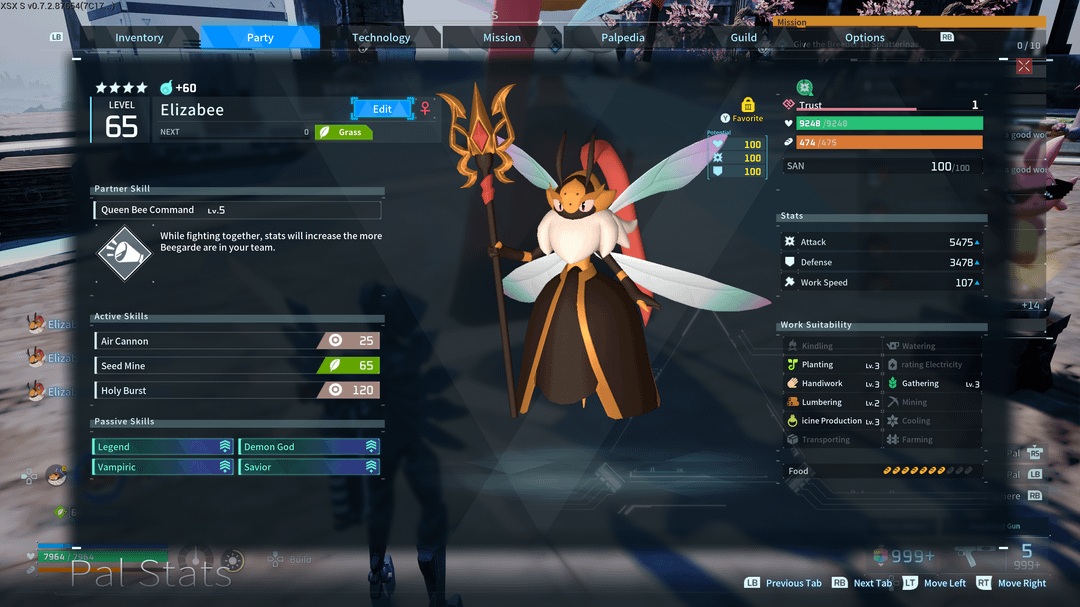View the Demon God passive skill

(x=310, y=447)
